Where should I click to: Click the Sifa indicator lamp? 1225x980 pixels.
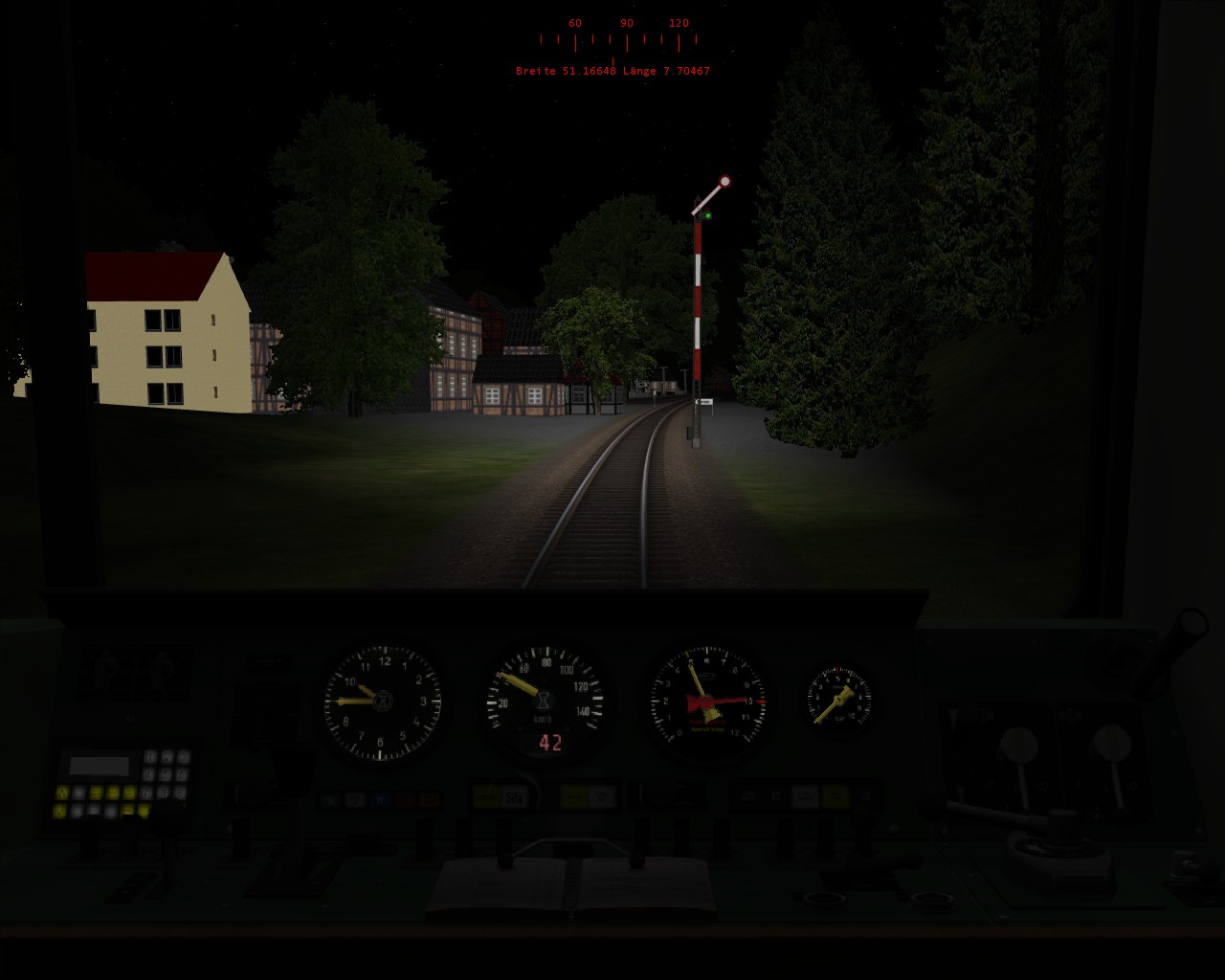click(x=514, y=795)
